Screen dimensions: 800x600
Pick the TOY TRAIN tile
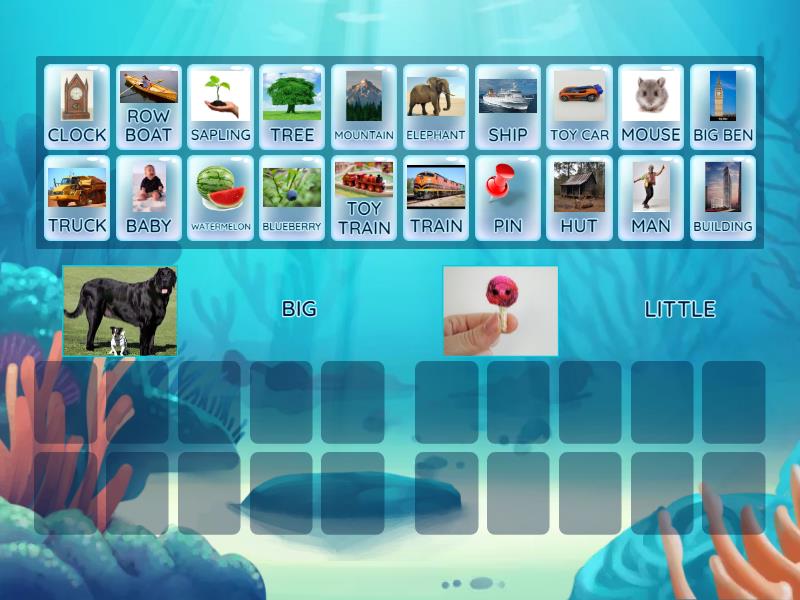click(x=364, y=198)
